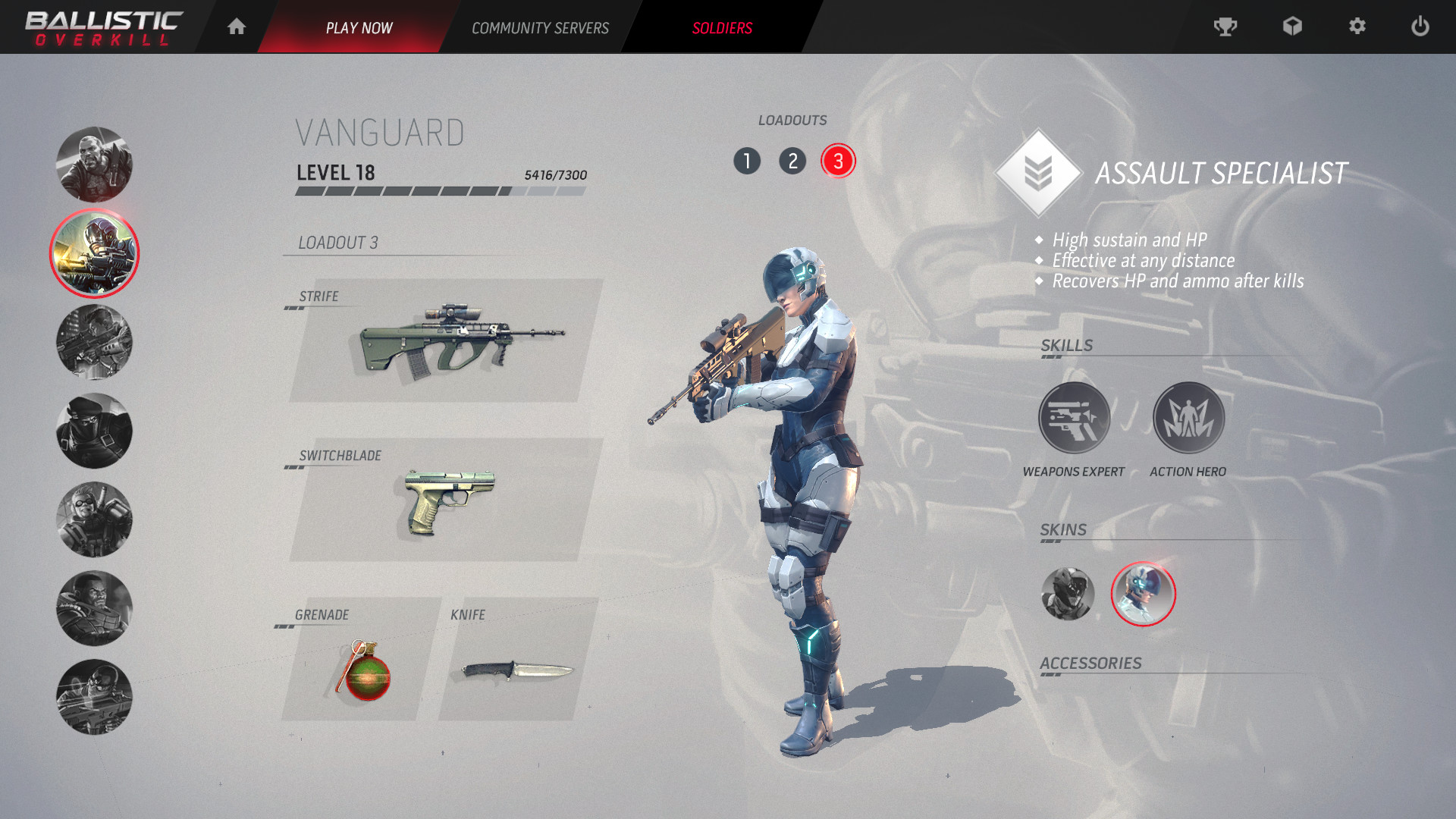This screenshot has width=1456, height=819.
Task: Select the Weapons Expert skill
Action: coord(1074,417)
